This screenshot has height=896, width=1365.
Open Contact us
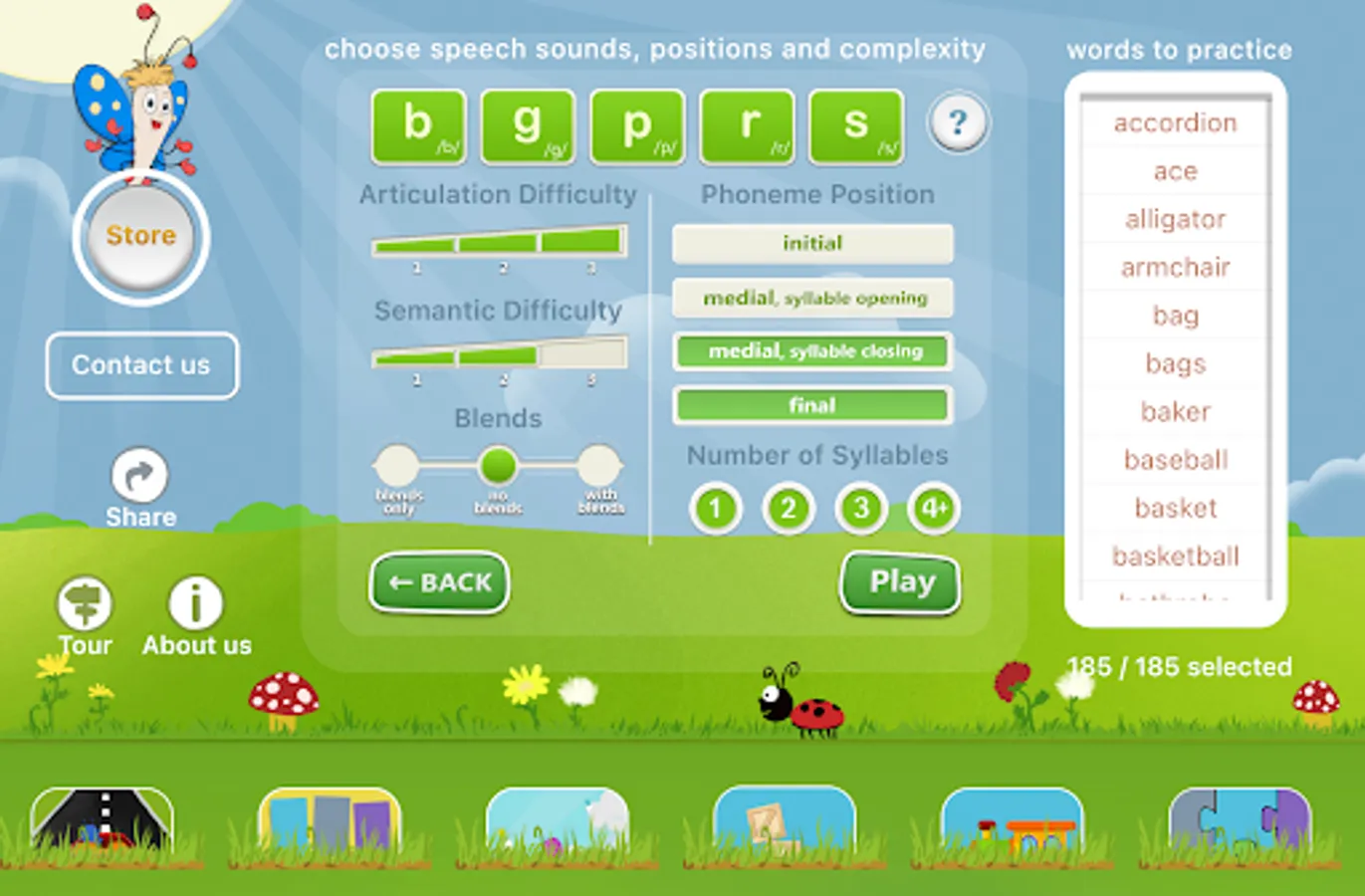141,365
